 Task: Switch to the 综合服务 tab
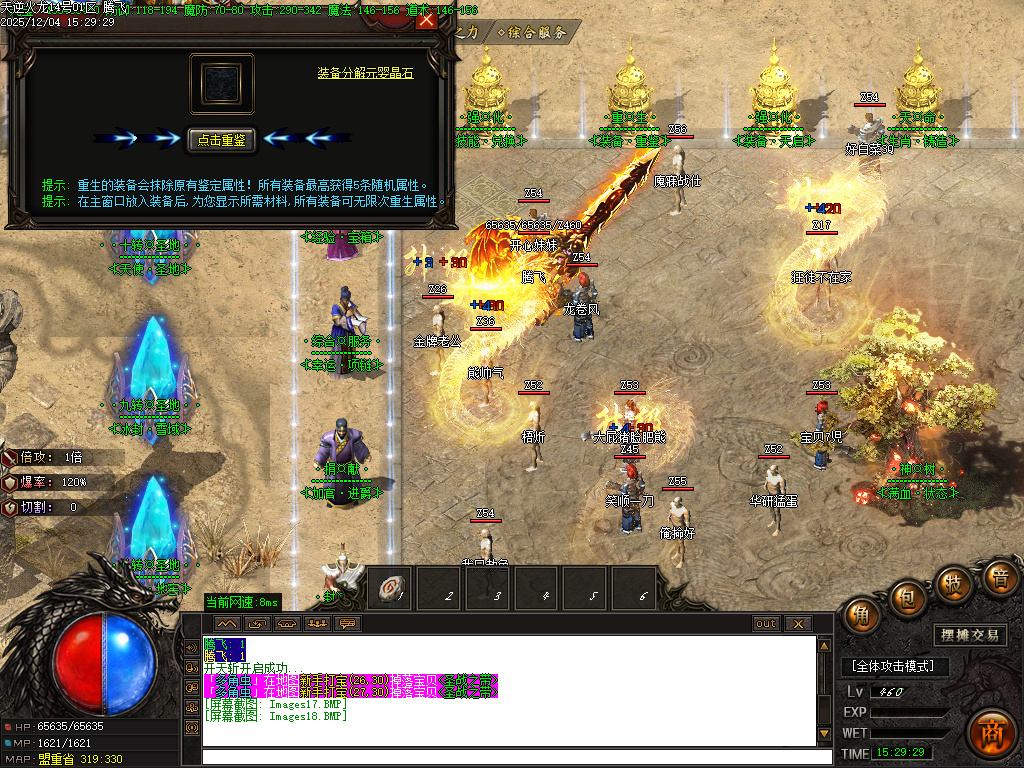pyautogui.click(x=534, y=32)
